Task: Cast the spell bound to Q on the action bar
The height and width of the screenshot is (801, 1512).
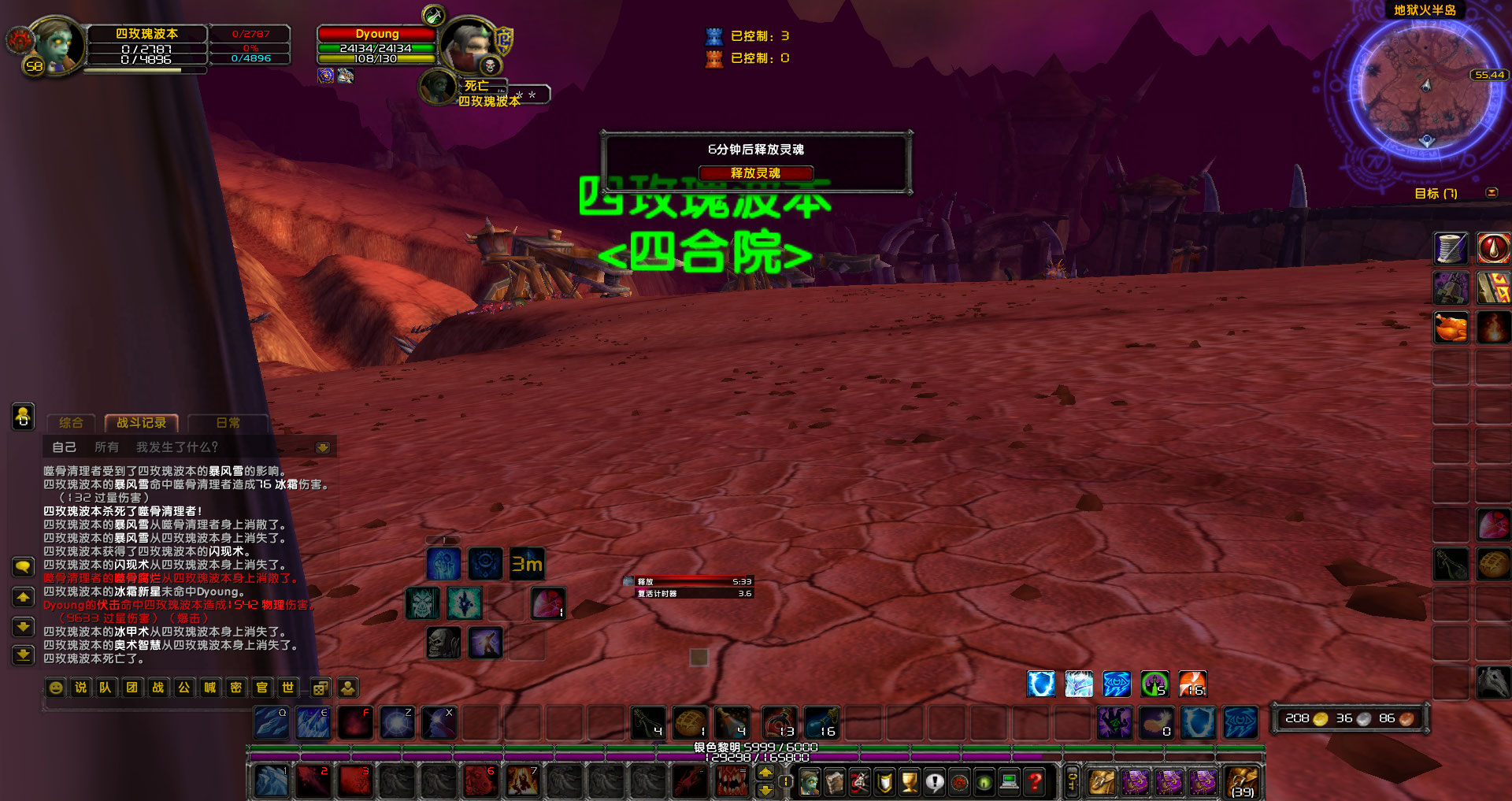Action: coord(271,722)
